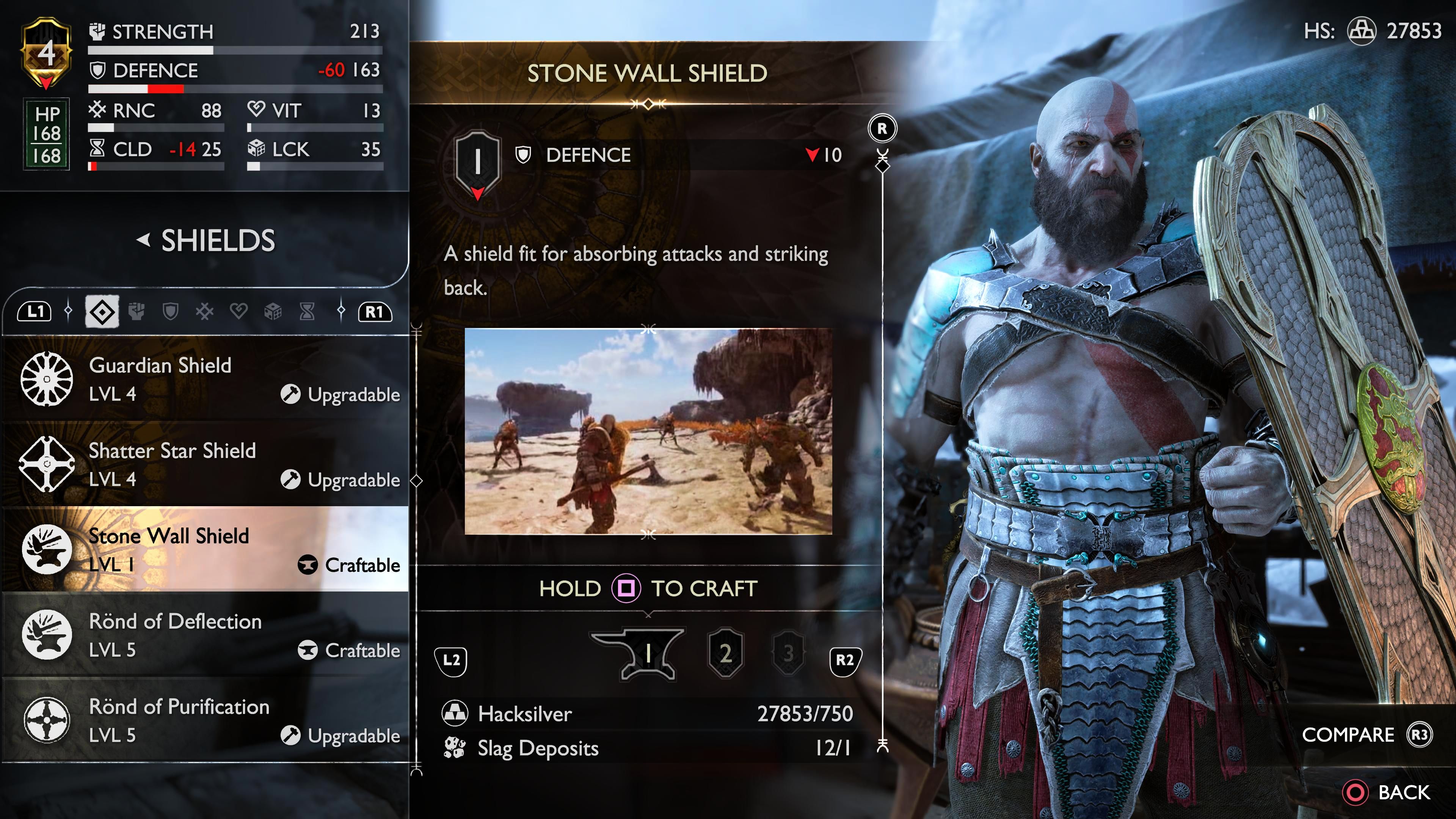Screen dimensions: 1456x819
Task: Toggle the sort diamond filter icon
Action: (103, 311)
